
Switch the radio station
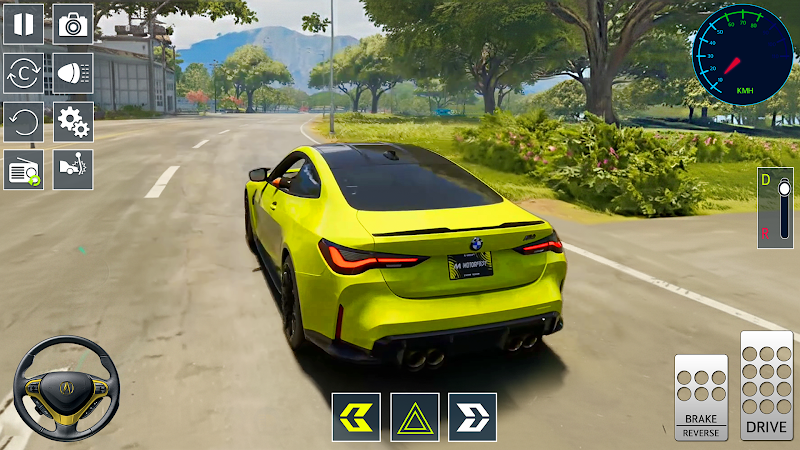(x=23, y=170)
